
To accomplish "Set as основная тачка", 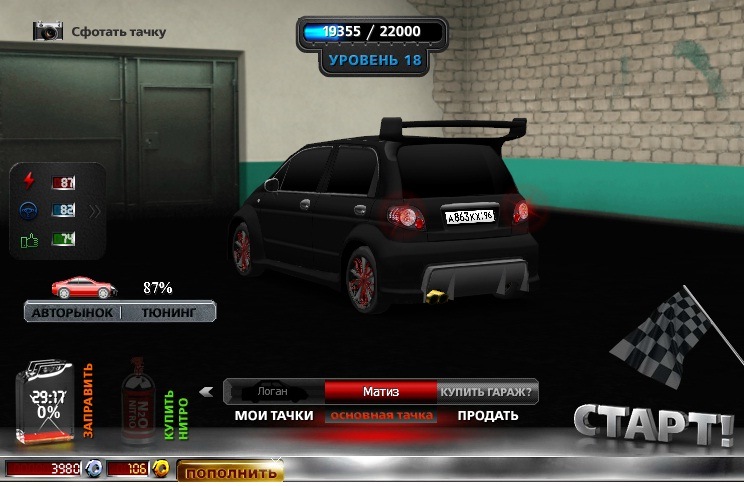I will pos(382,416).
